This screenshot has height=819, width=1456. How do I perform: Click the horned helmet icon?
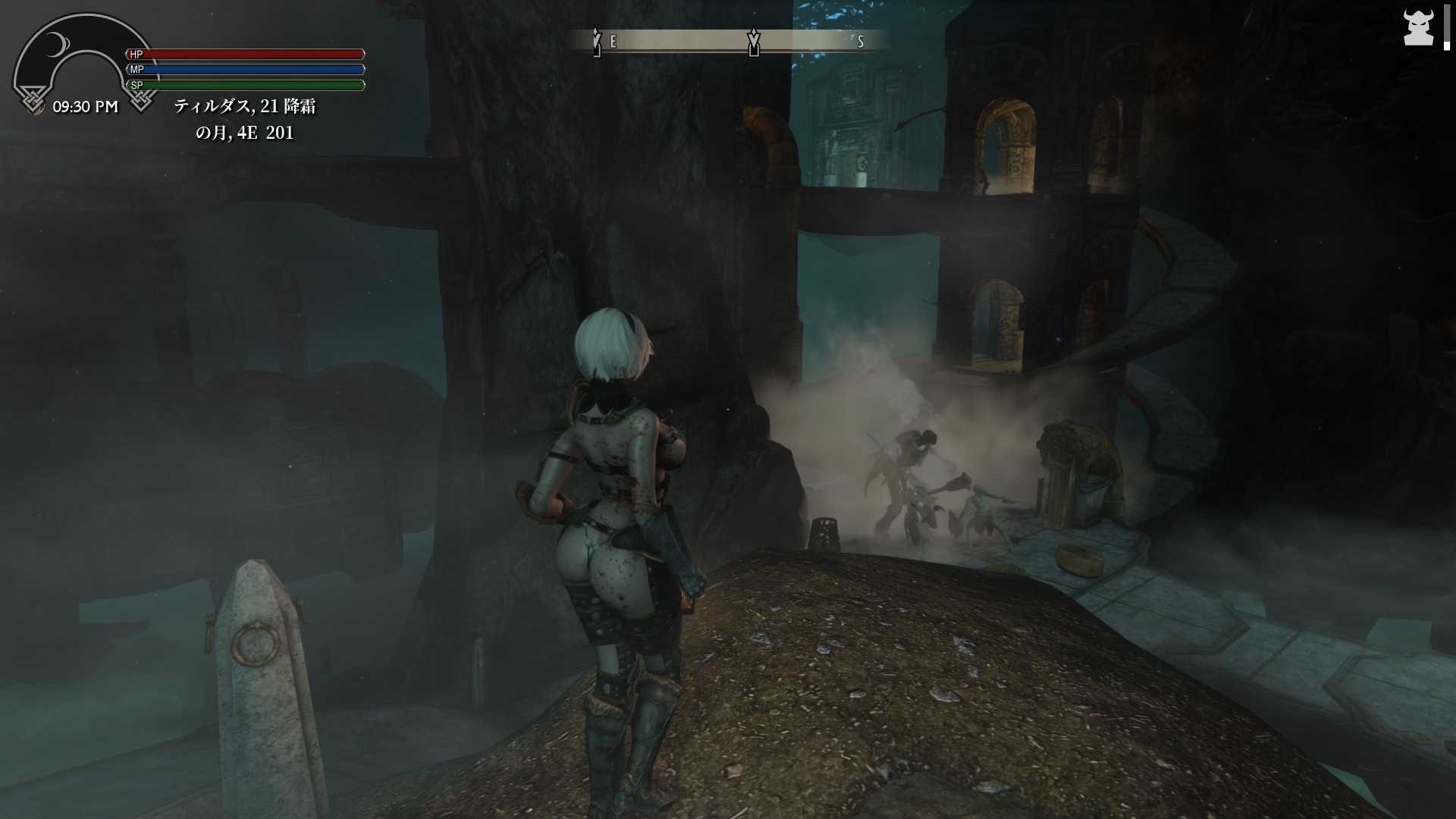pos(1417,28)
